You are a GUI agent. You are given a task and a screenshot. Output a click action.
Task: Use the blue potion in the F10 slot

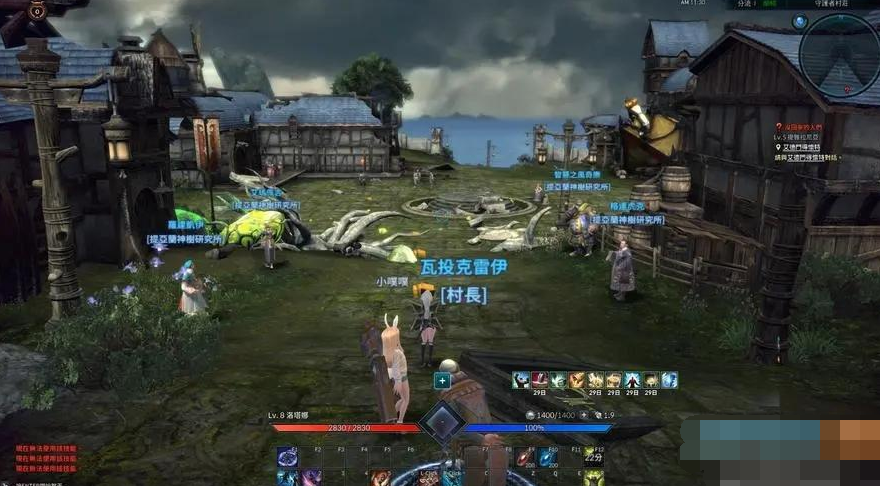547,458
